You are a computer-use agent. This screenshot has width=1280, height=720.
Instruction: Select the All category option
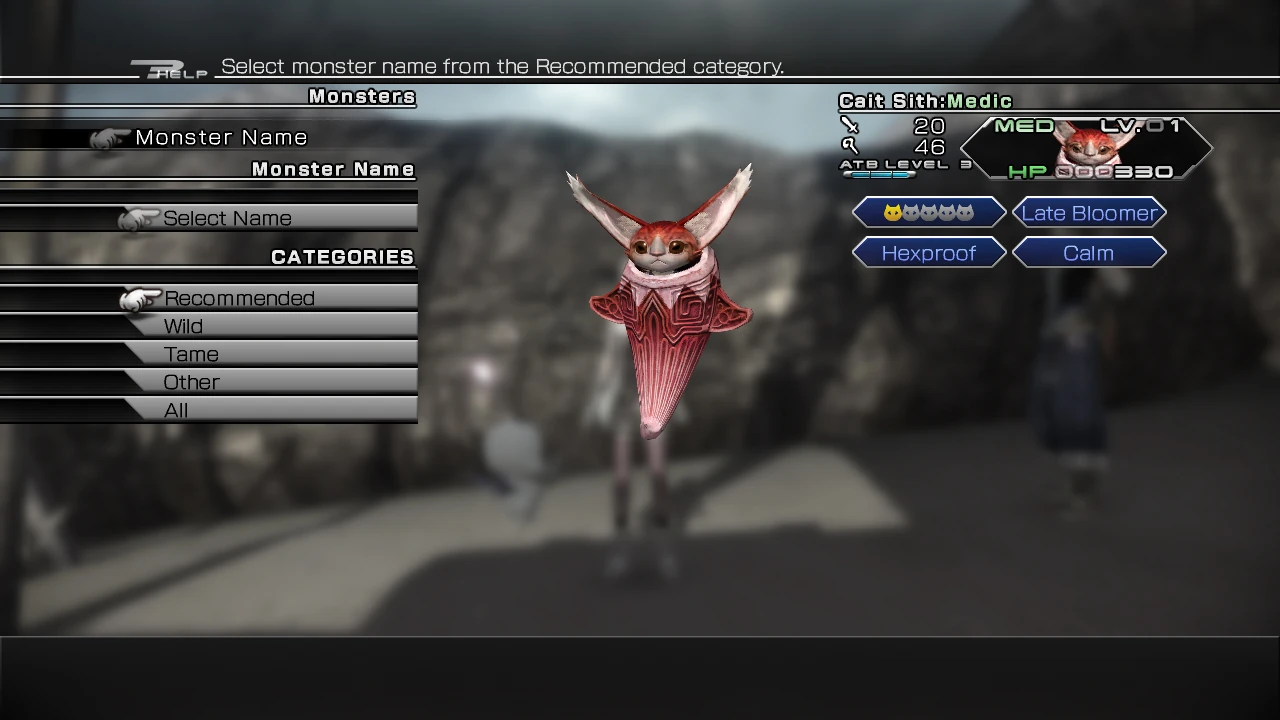(x=176, y=410)
